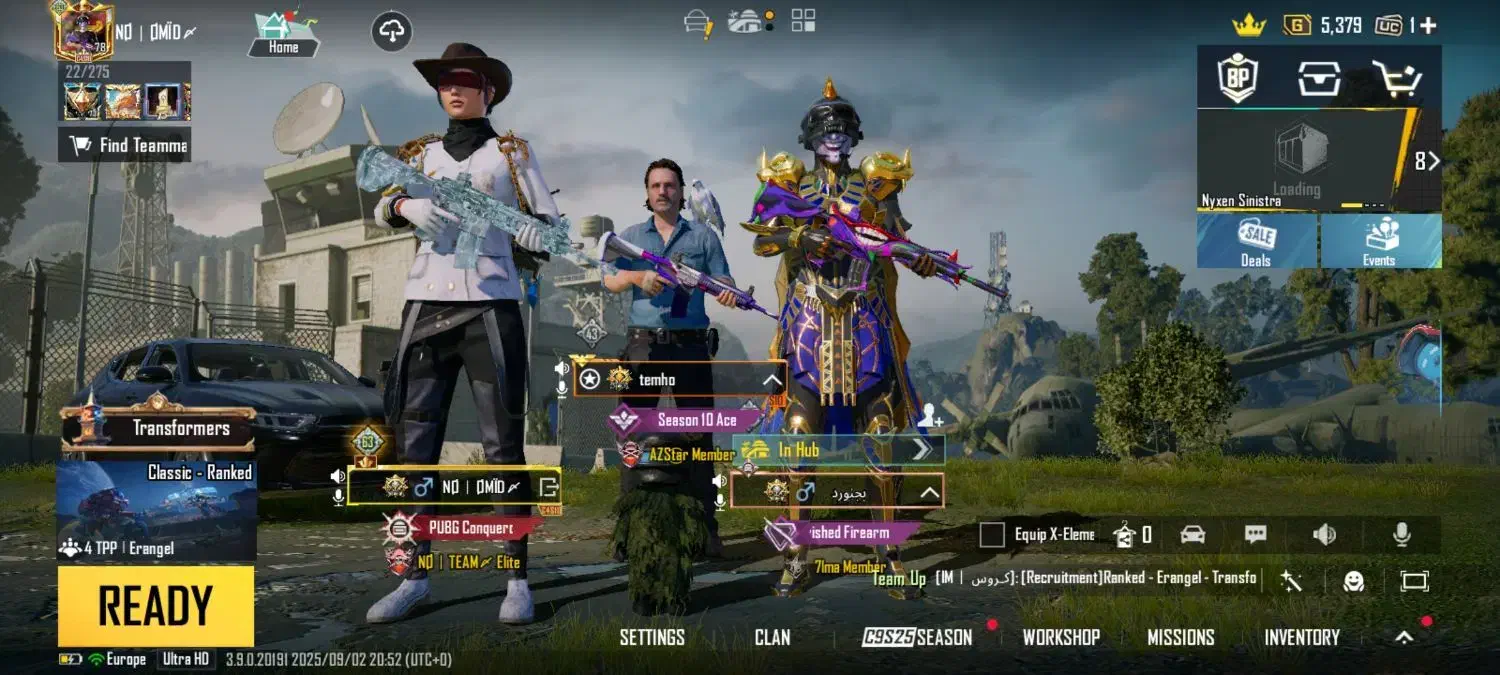
Task: Click the cloud download icon
Action: (x=392, y=32)
